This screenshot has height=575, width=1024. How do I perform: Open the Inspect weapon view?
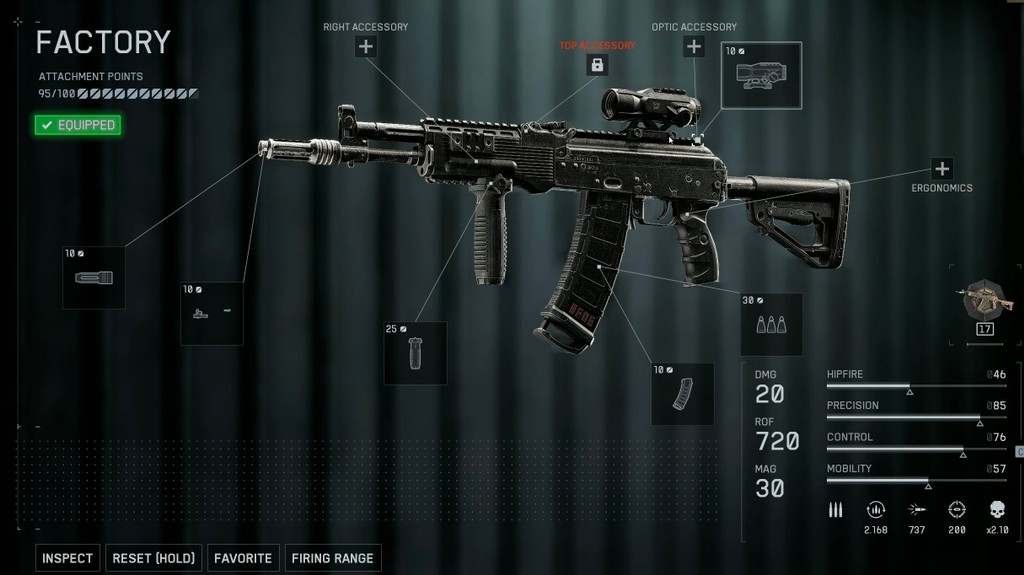point(67,558)
